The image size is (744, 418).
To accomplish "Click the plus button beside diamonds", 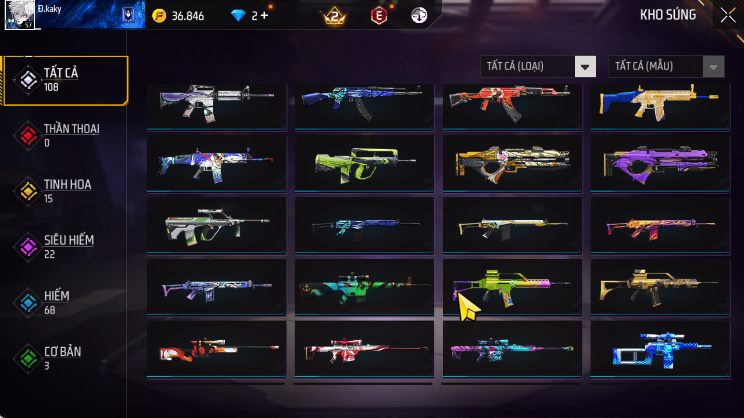I will 264,16.
